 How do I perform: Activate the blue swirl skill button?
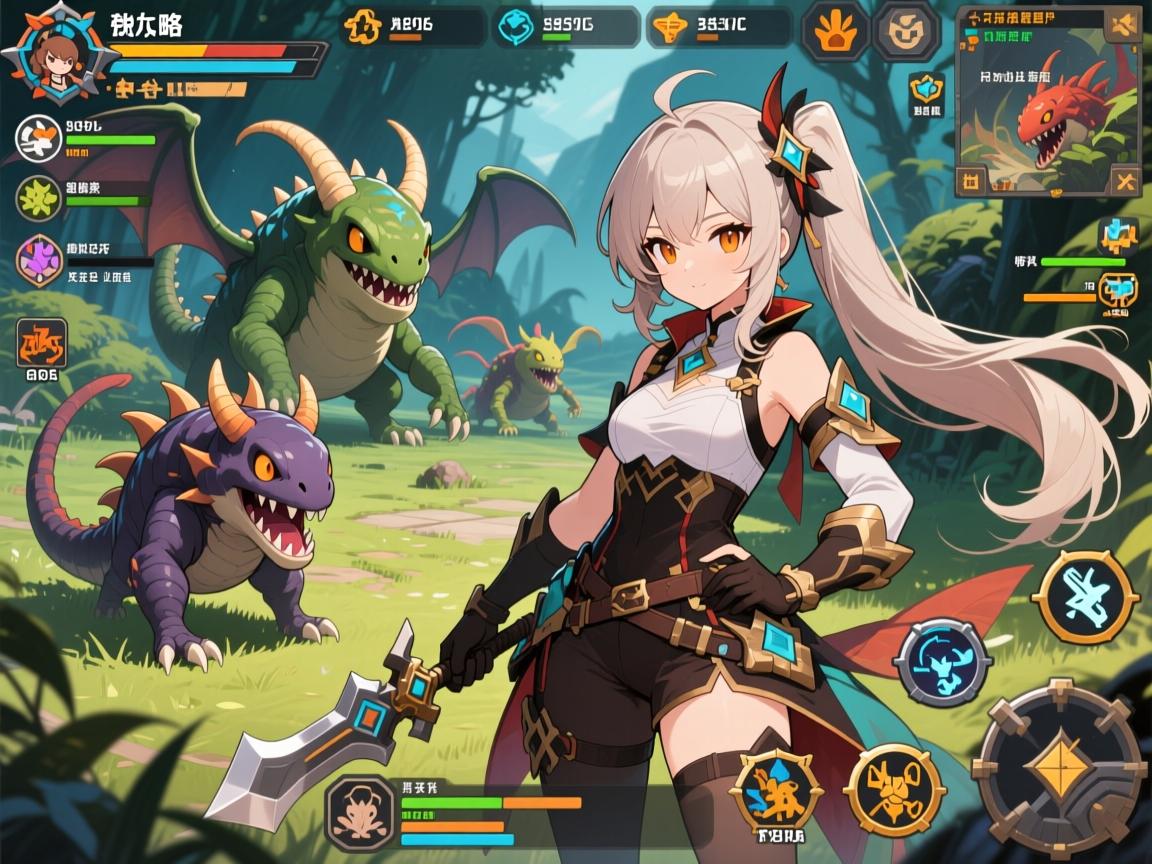[942, 661]
